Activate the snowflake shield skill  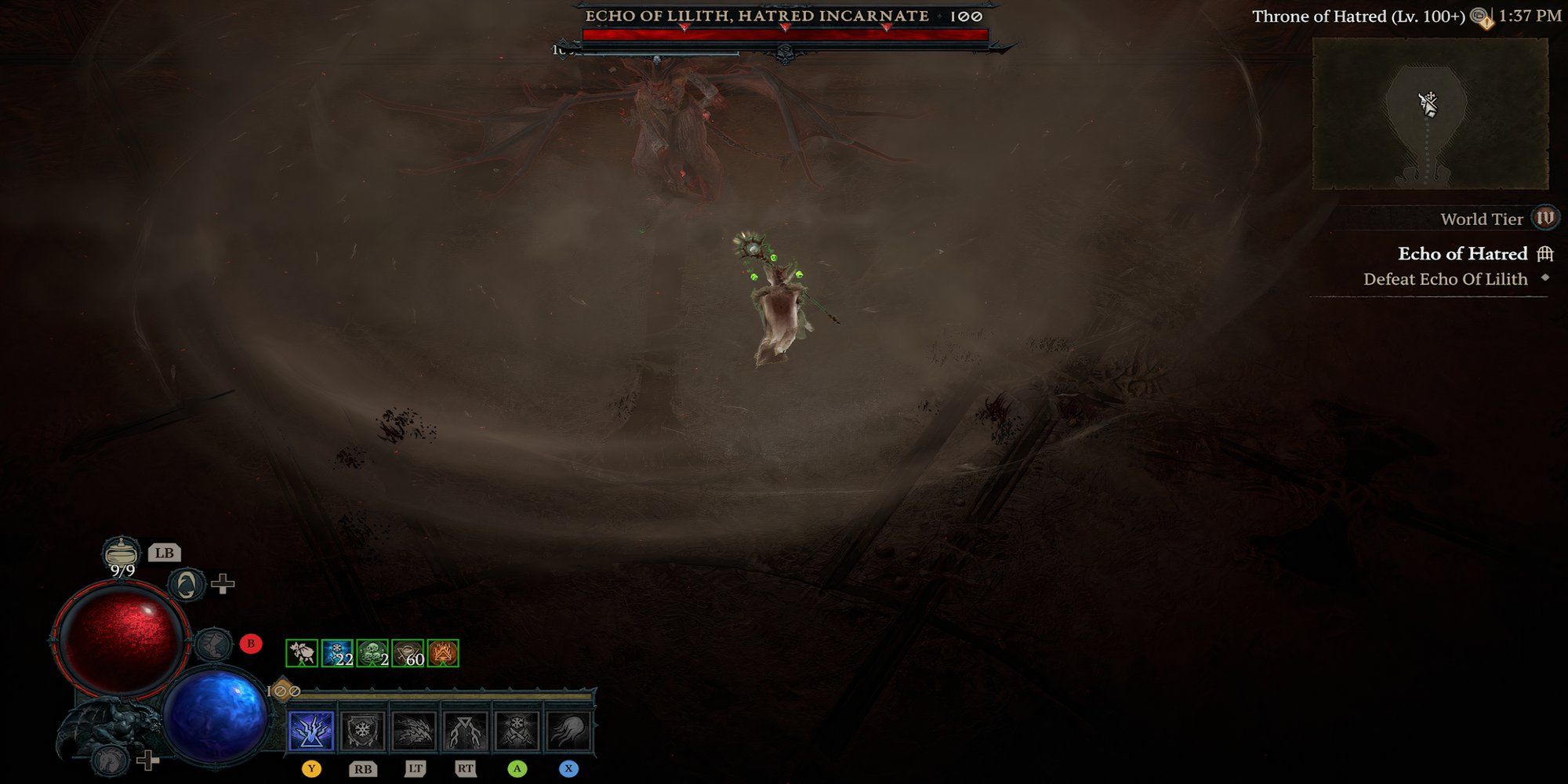362,731
